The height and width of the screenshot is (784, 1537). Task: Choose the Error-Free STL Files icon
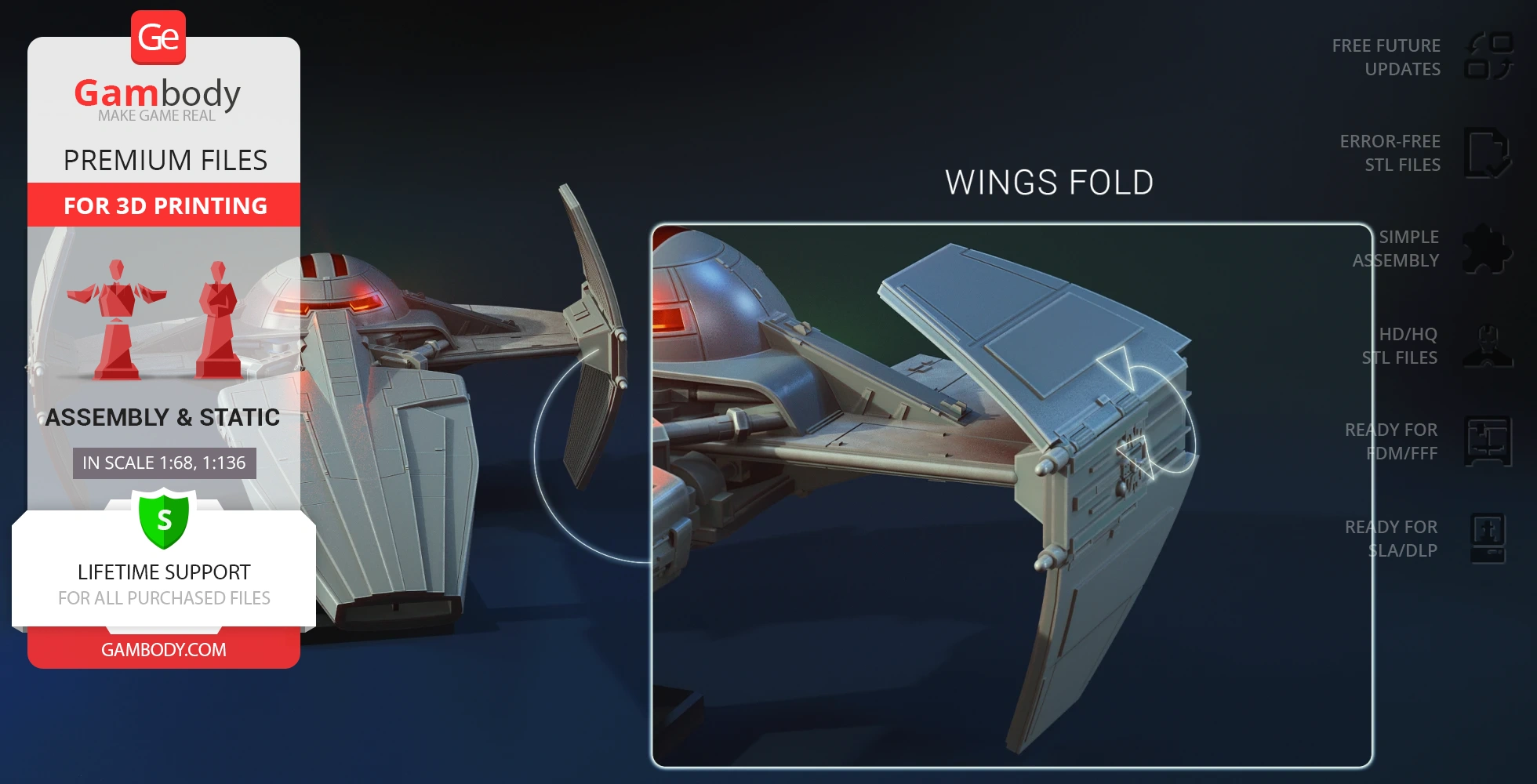pos(1488,153)
